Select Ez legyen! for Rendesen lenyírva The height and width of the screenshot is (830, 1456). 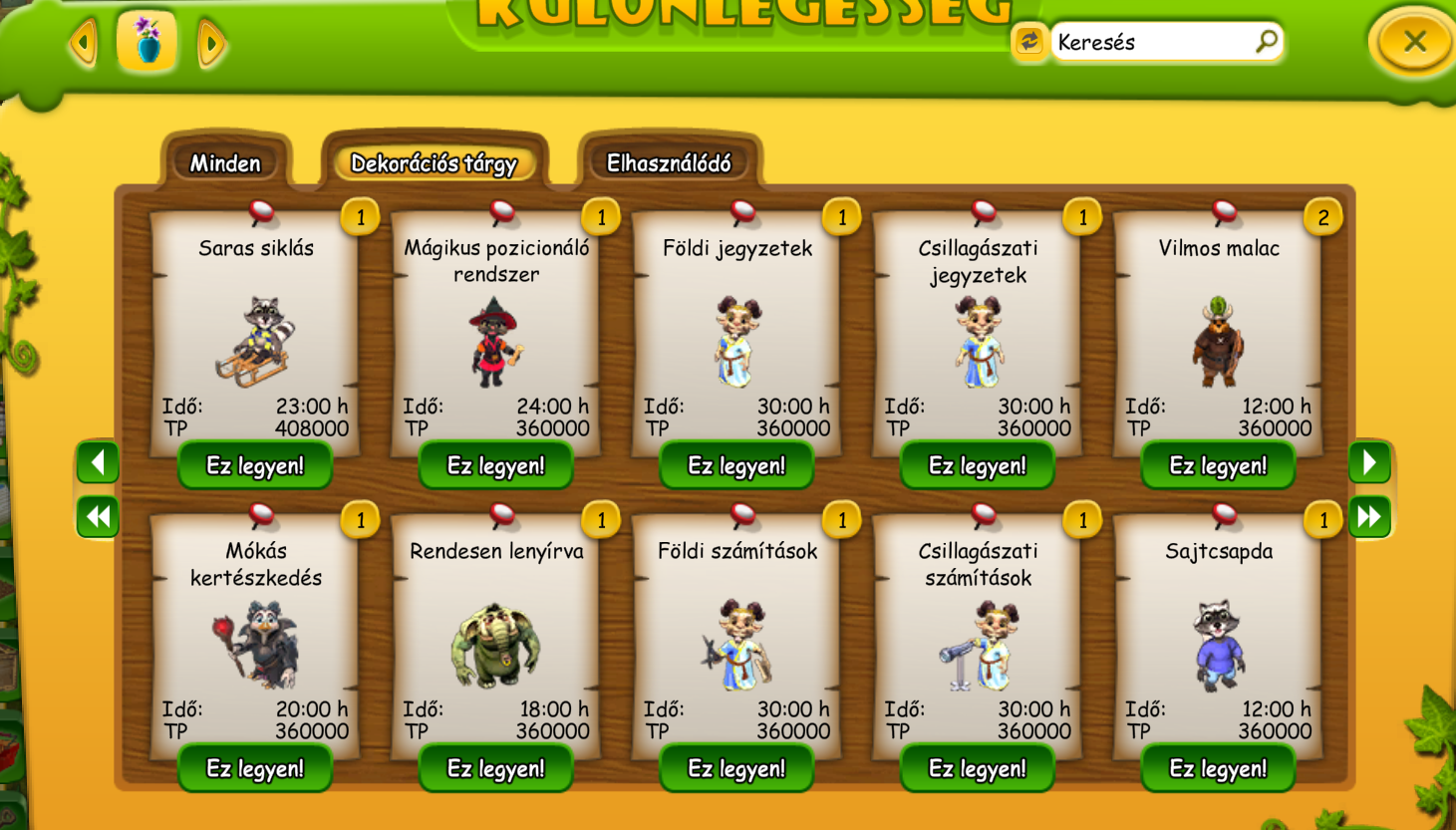tap(496, 768)
